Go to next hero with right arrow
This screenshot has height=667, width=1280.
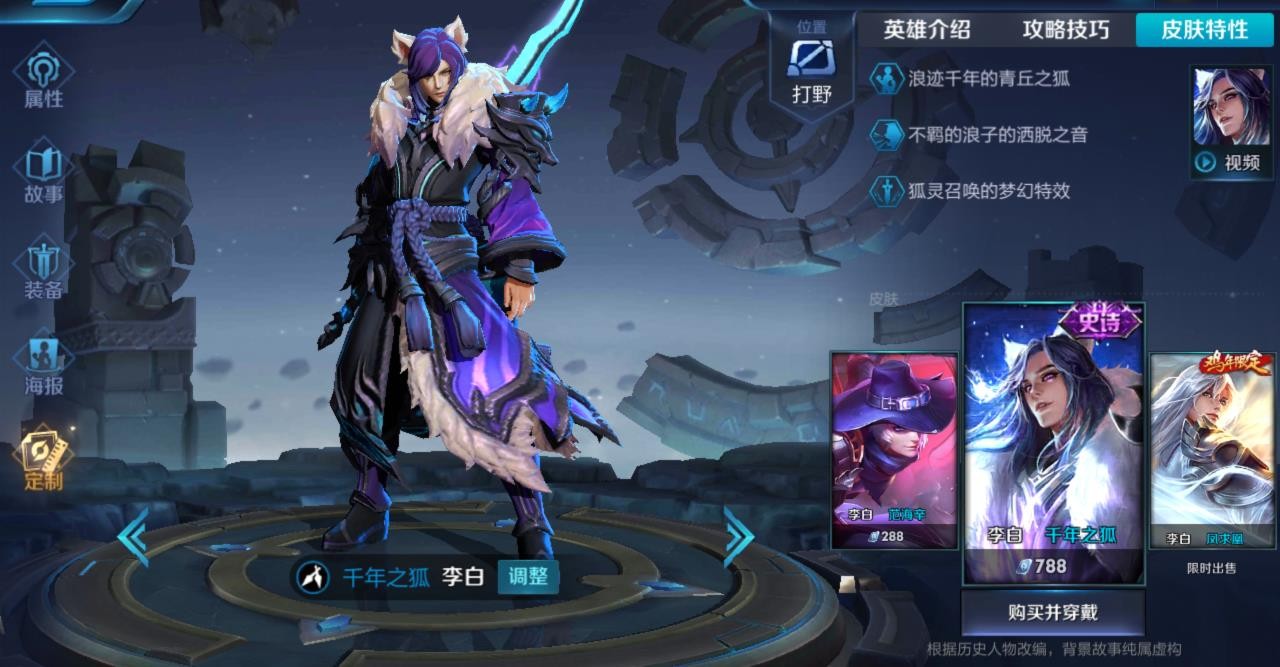pyautogui.click(x=738, y=537)
